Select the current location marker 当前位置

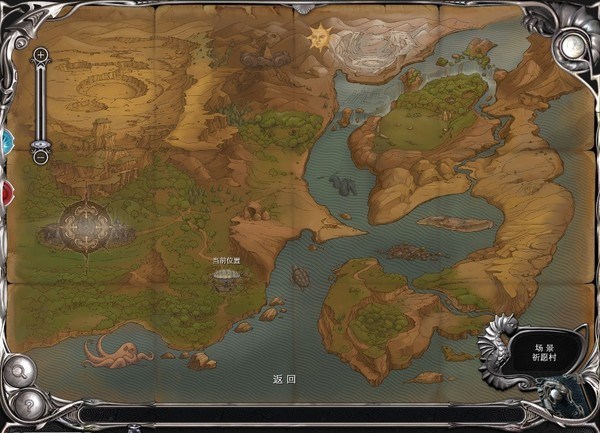(x=227, y=279)
